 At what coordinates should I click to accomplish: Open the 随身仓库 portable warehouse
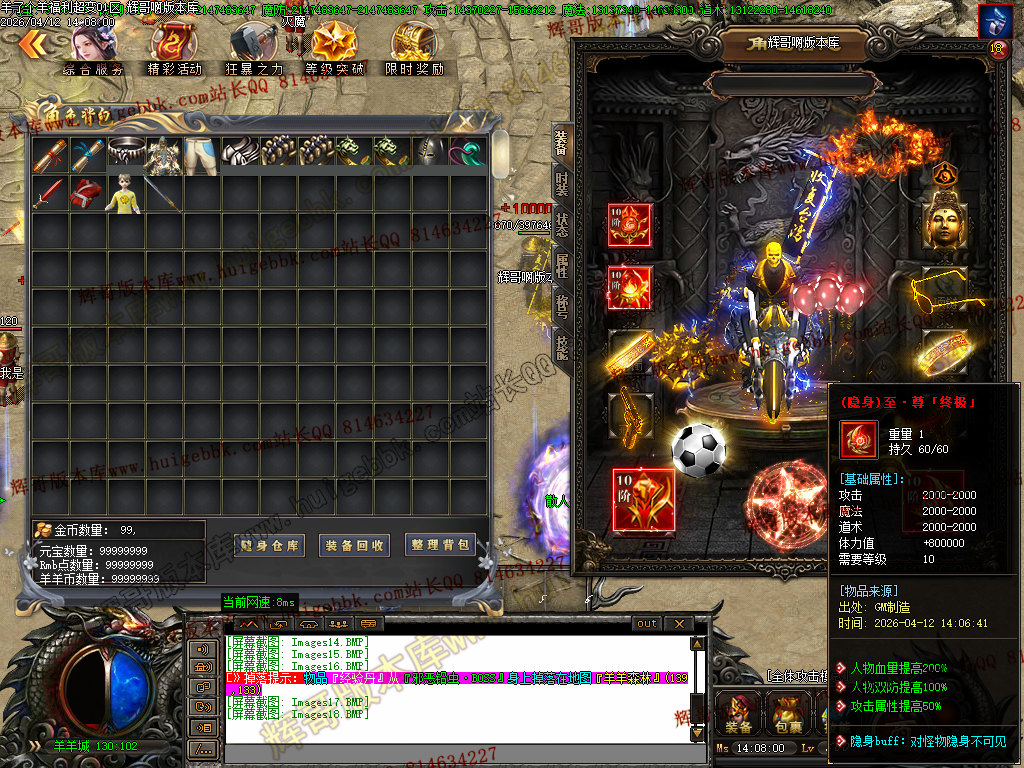pyautogui.click(x=269, y=545)
